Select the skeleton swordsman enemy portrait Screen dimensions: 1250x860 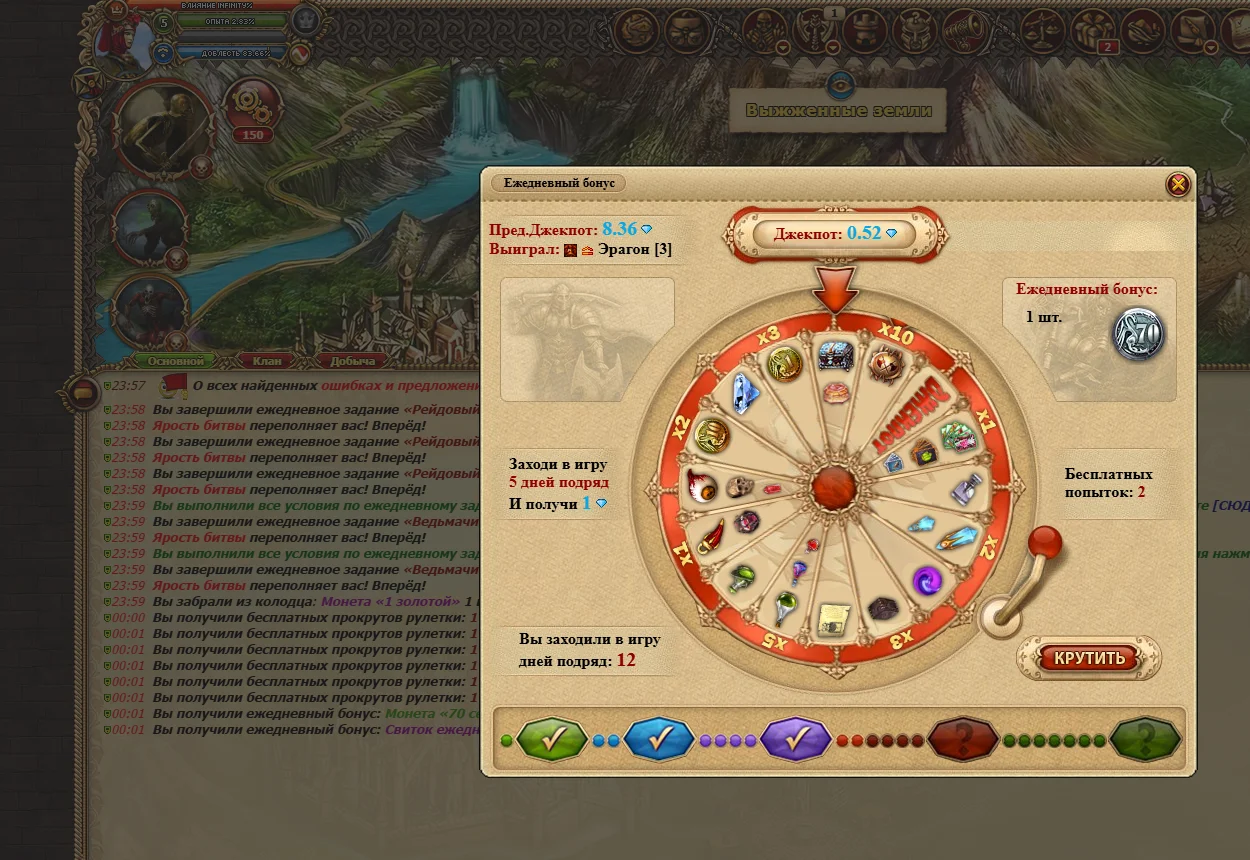pyautogui.click(x=162, y=125)
